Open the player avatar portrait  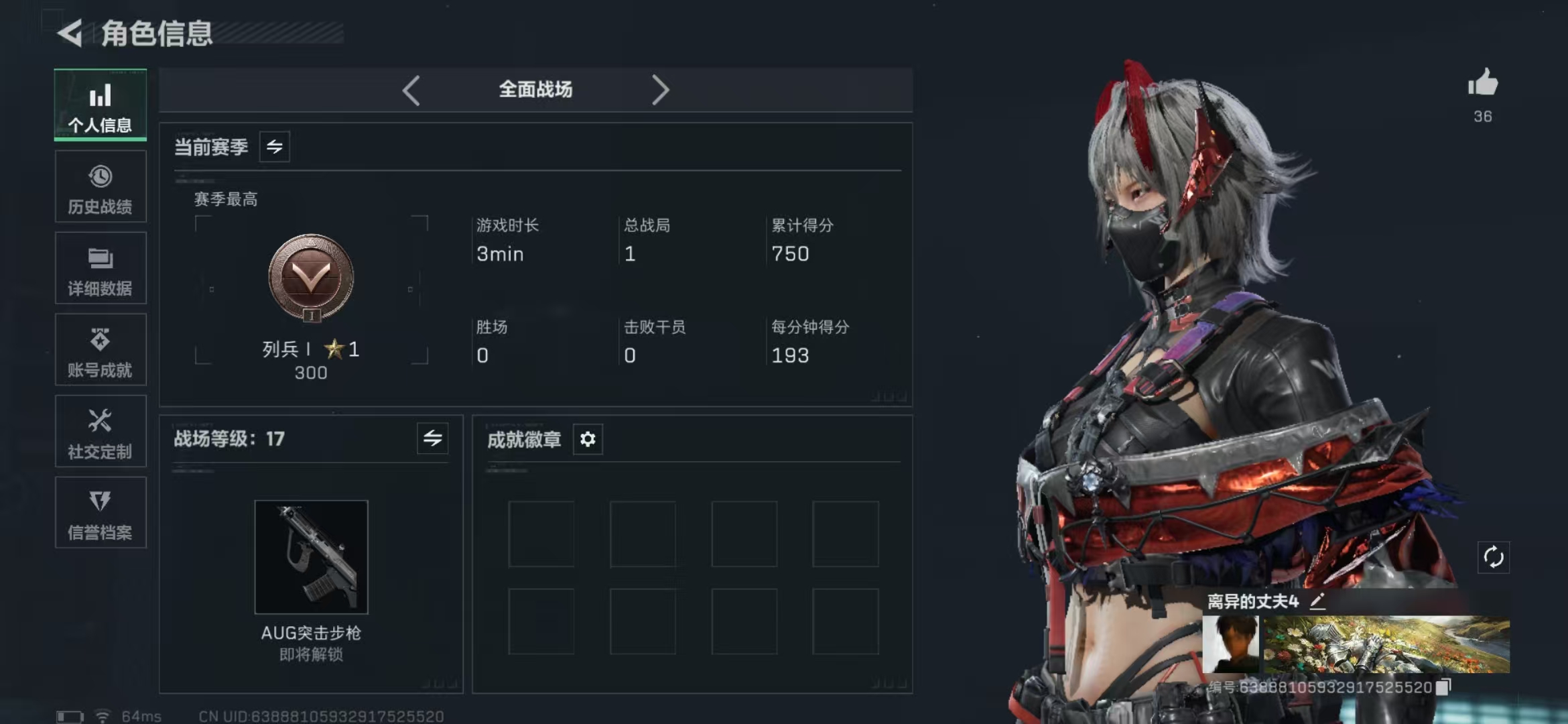coord(1230,644)
